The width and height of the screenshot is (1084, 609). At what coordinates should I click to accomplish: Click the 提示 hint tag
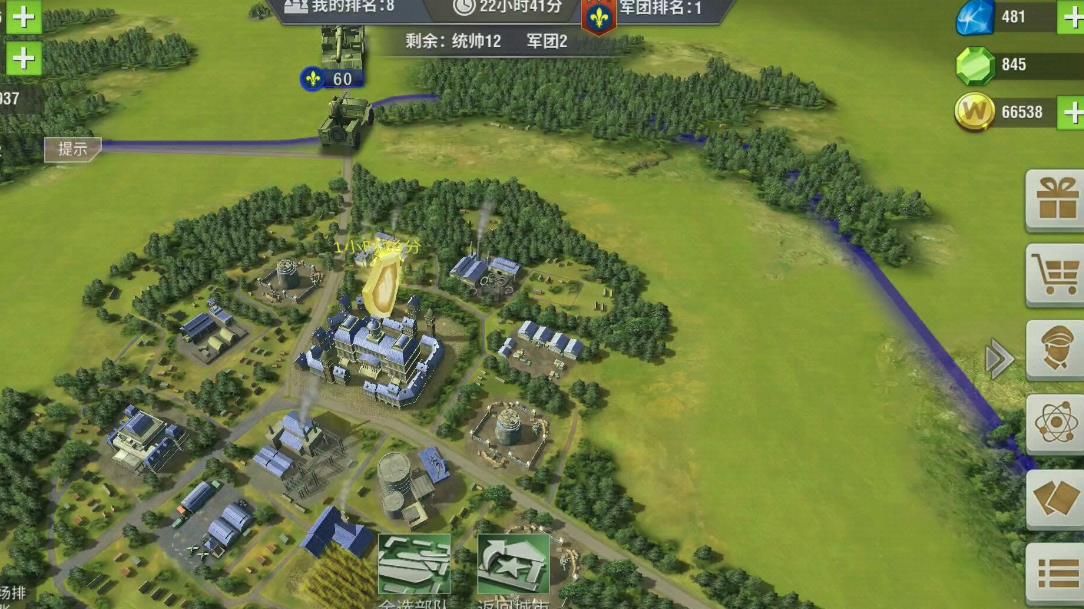tap(73, 150)
